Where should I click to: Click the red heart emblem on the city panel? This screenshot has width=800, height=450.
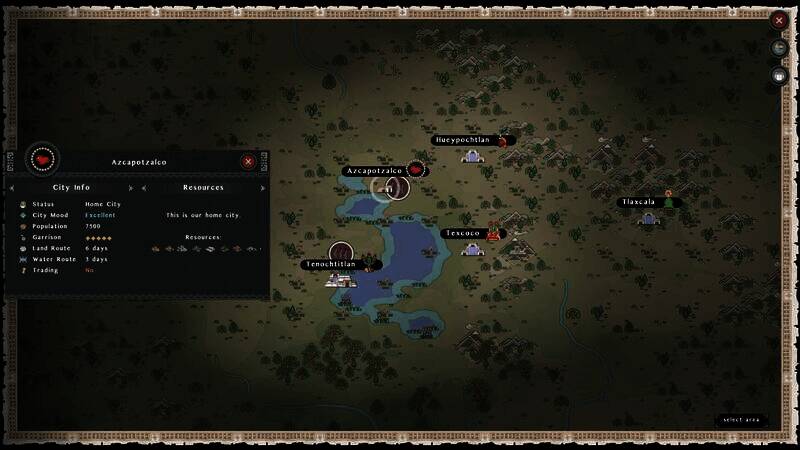click(x=42, y=159)
